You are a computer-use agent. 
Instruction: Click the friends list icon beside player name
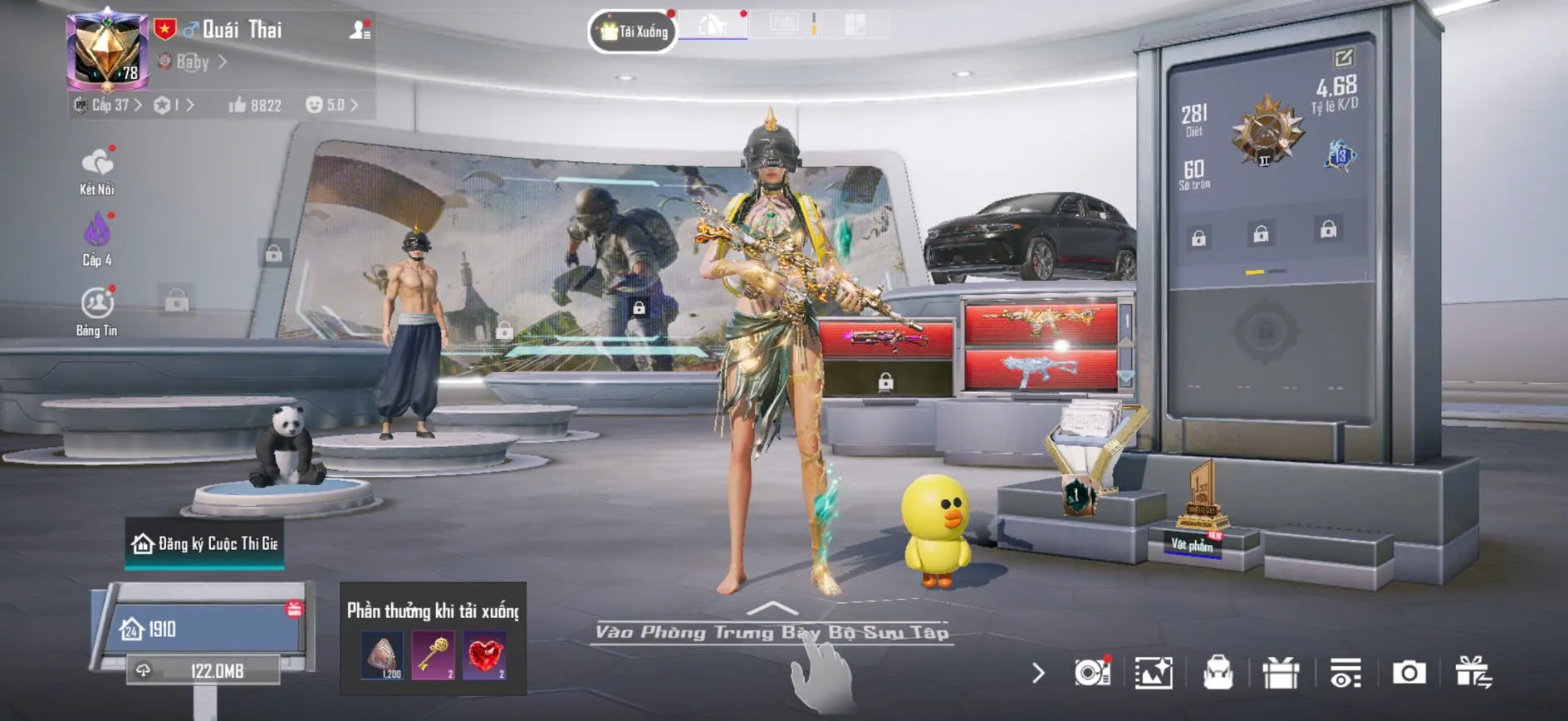point(360,31)
